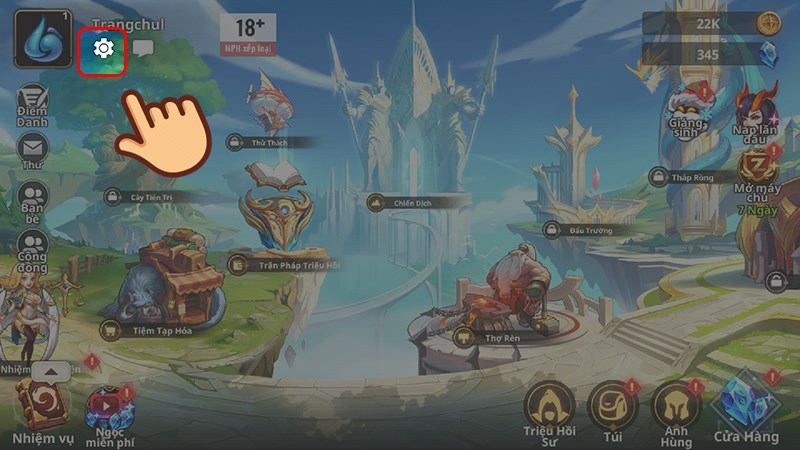Visit the Cửa Hàng shop
Viewport: 800px width, 450px height.
pos(746,408)
